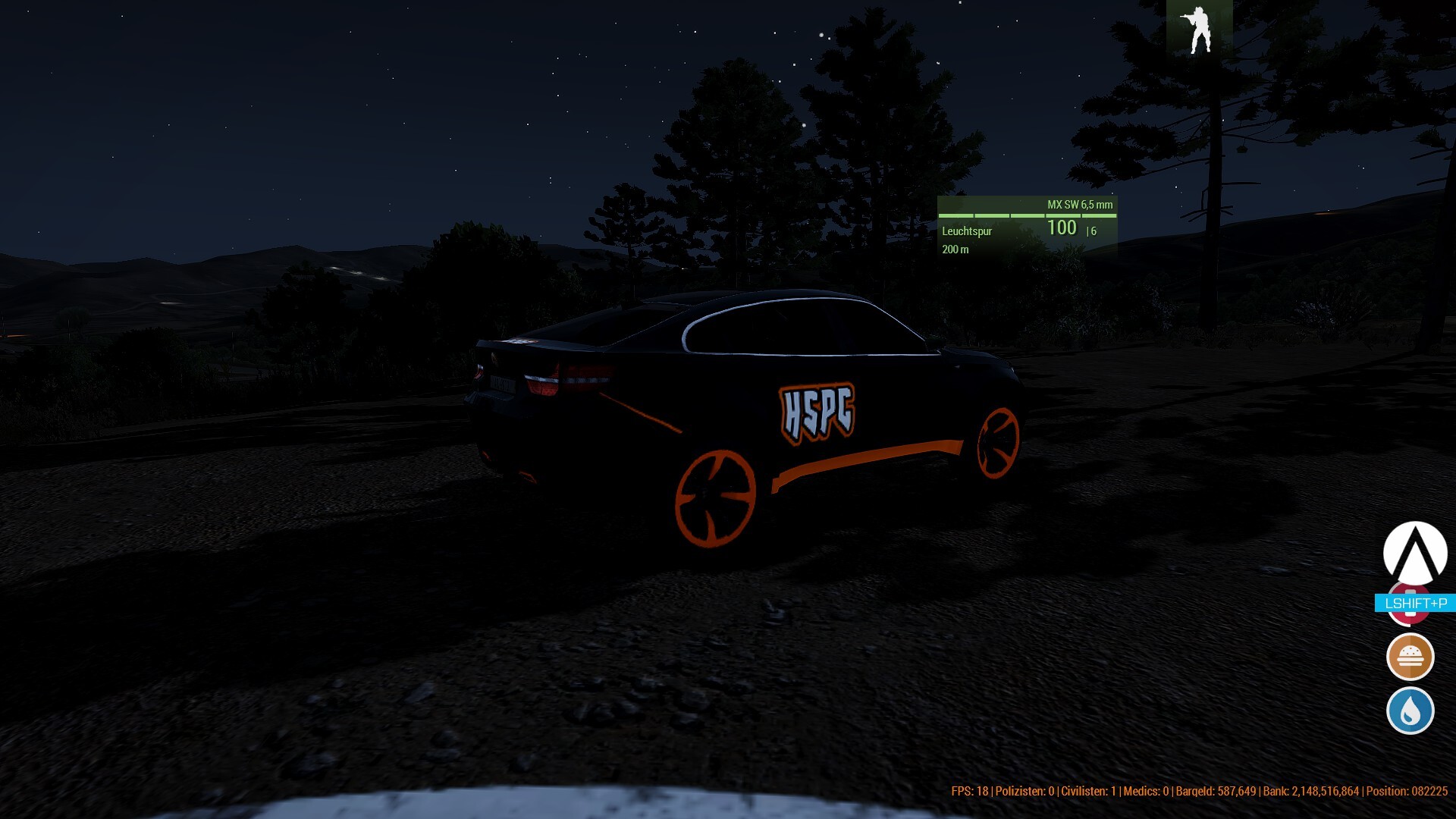The height and width of the screenshot is (819, 1456).
Task: Click the burger hunger icon
Action: click(x=1410, y=656)
